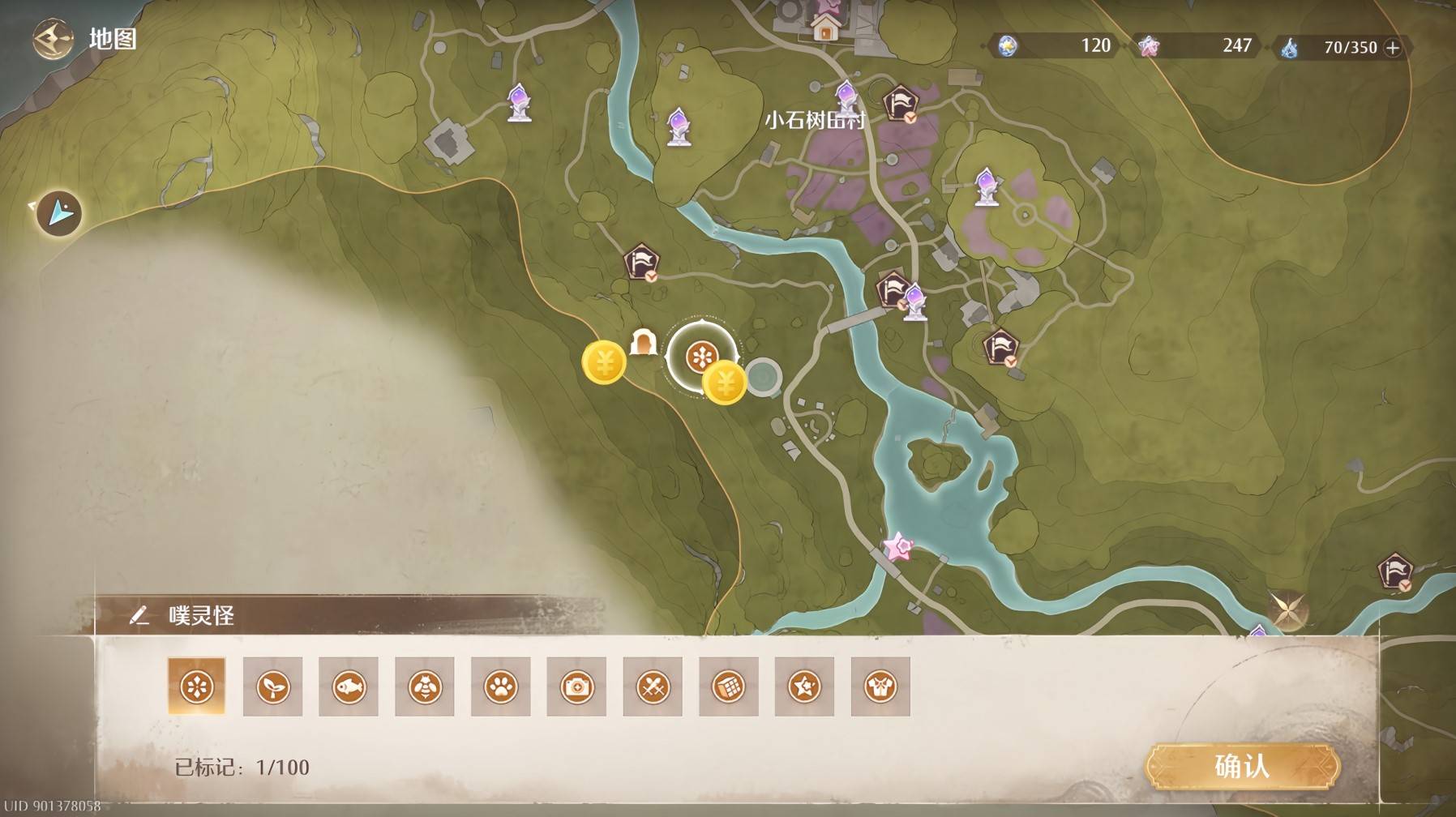Click the player direction arrow indicator
The width and height of the screenshot is (1456, 817).
click(x=59, y=213)
